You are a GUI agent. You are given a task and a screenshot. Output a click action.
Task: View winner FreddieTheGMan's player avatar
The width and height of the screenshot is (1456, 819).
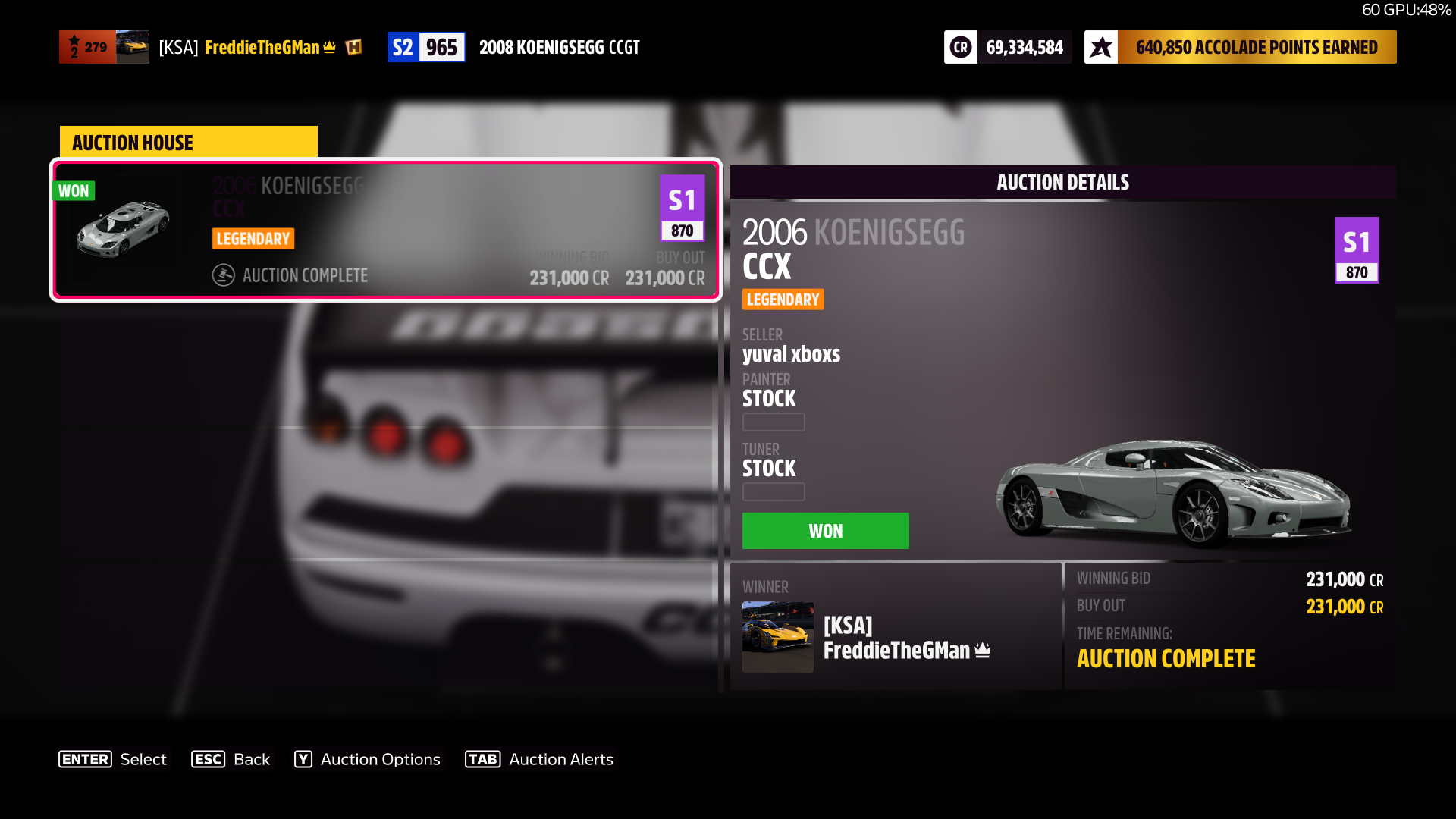(x=777, y=637)
